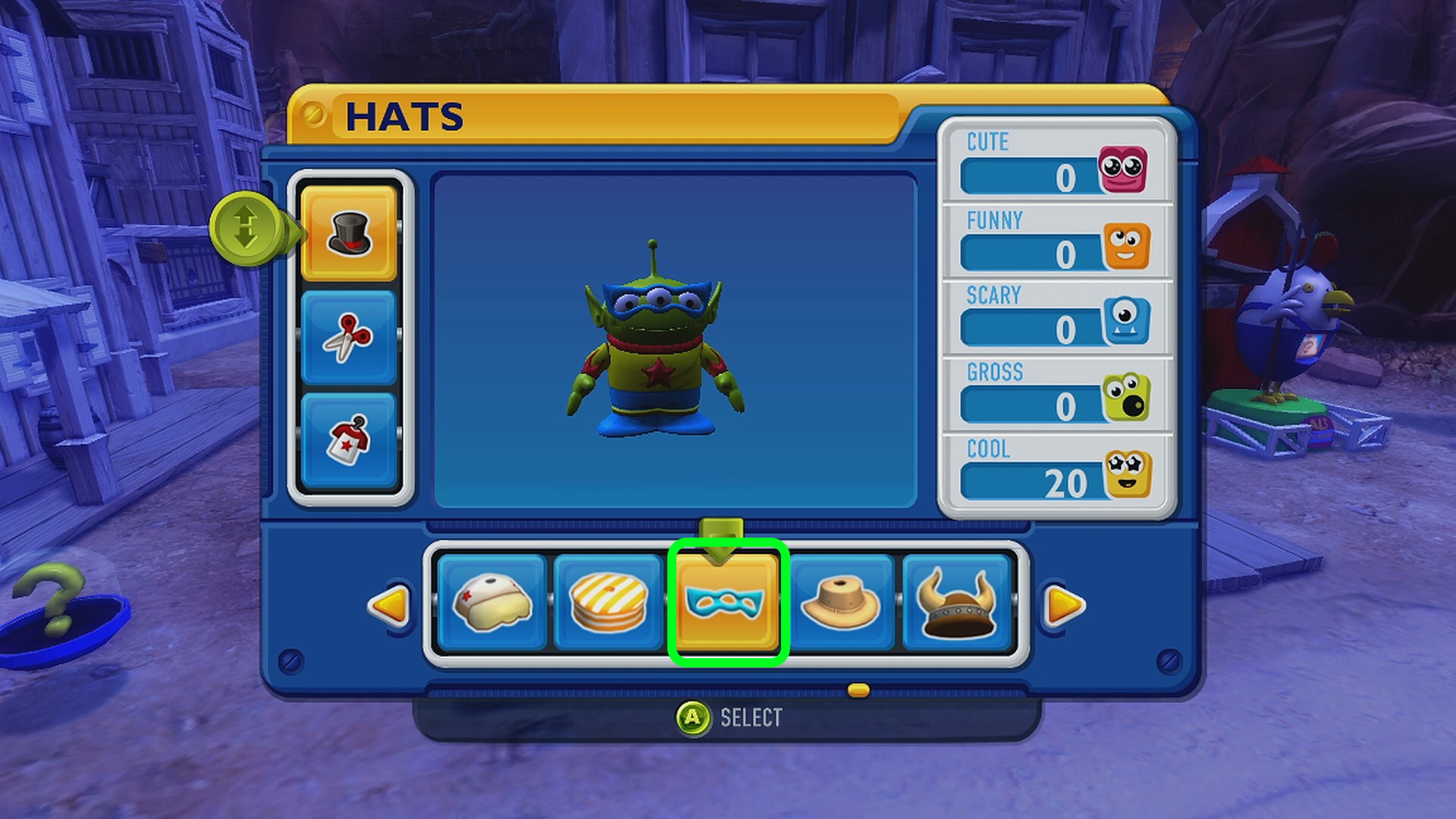Image resolution: width=1456 pixels, height=819 pixels.
Task: Choose the white sailor cap
Action: (492, 602)
